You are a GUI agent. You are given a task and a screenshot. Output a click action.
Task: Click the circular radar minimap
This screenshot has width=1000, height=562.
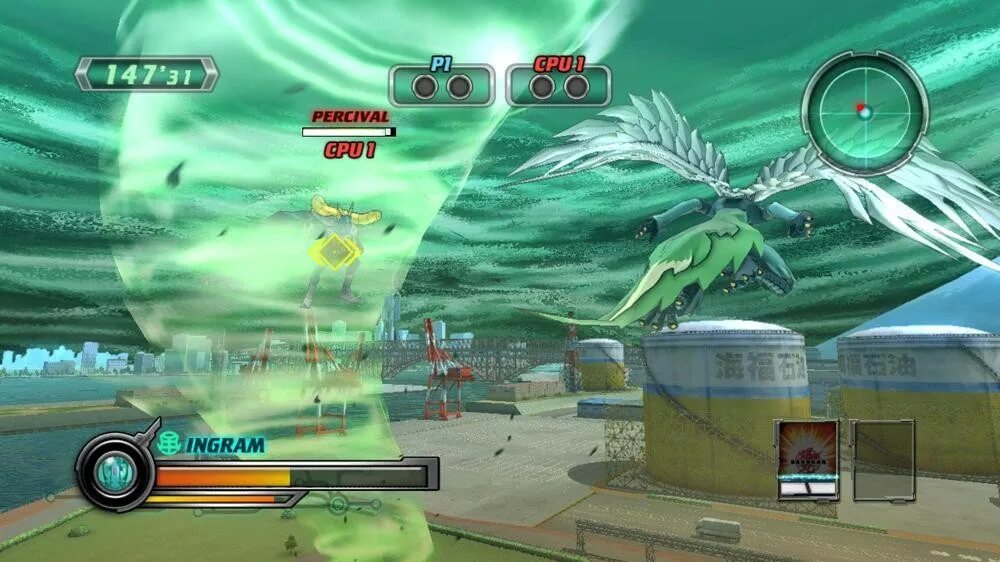(x=864, y=112)
